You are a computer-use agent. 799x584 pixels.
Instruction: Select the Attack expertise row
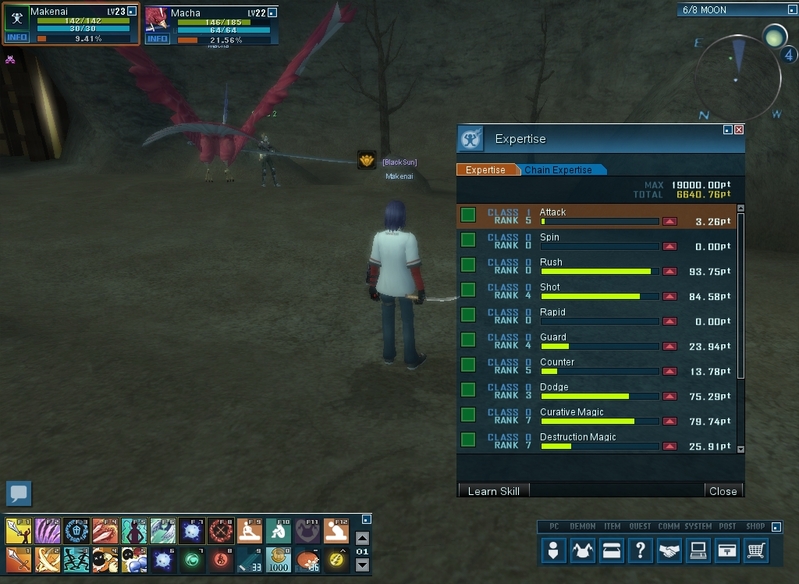[x=598, y=216]
